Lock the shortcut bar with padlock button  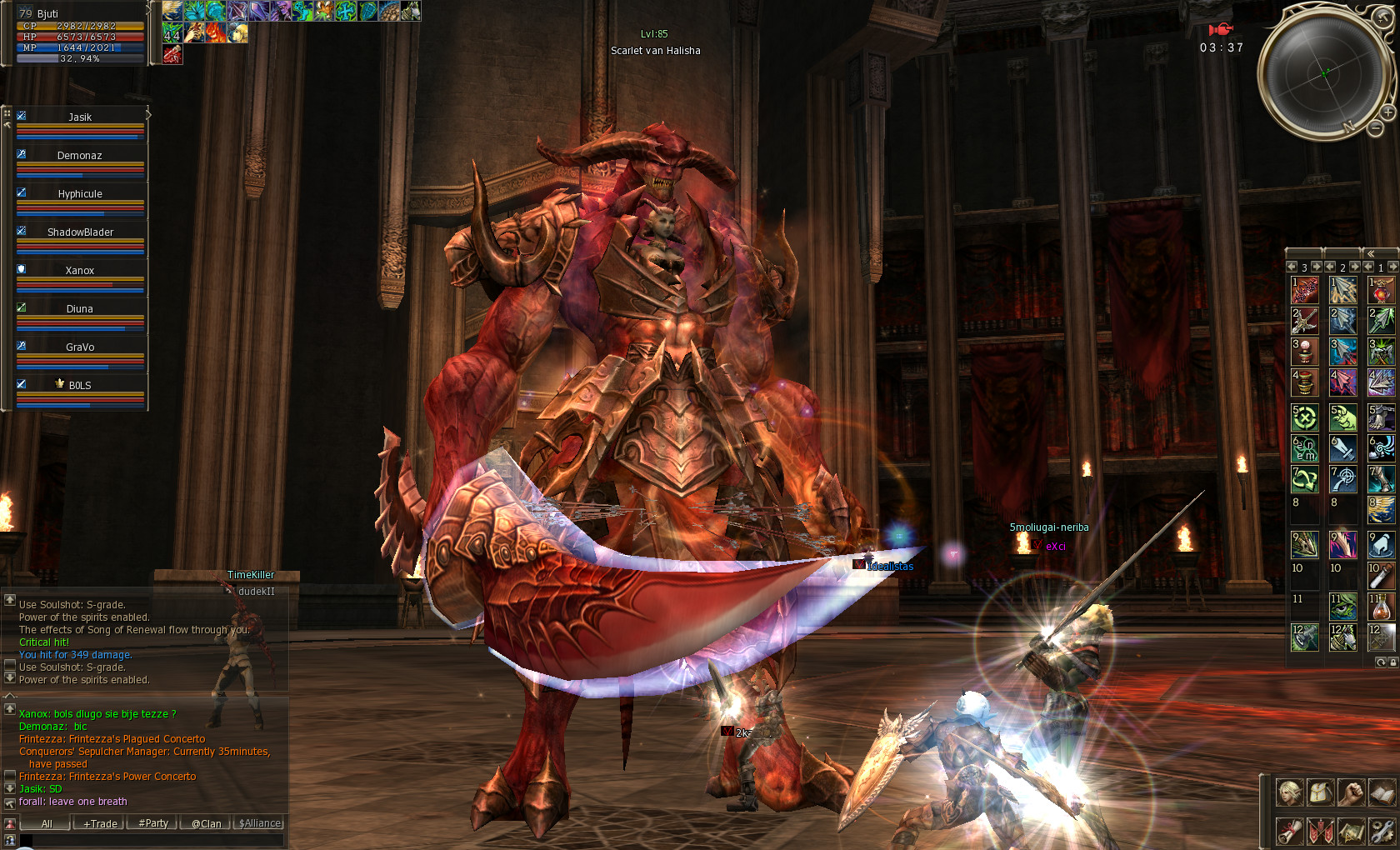pyautogui.click(x=1392, y=662)
